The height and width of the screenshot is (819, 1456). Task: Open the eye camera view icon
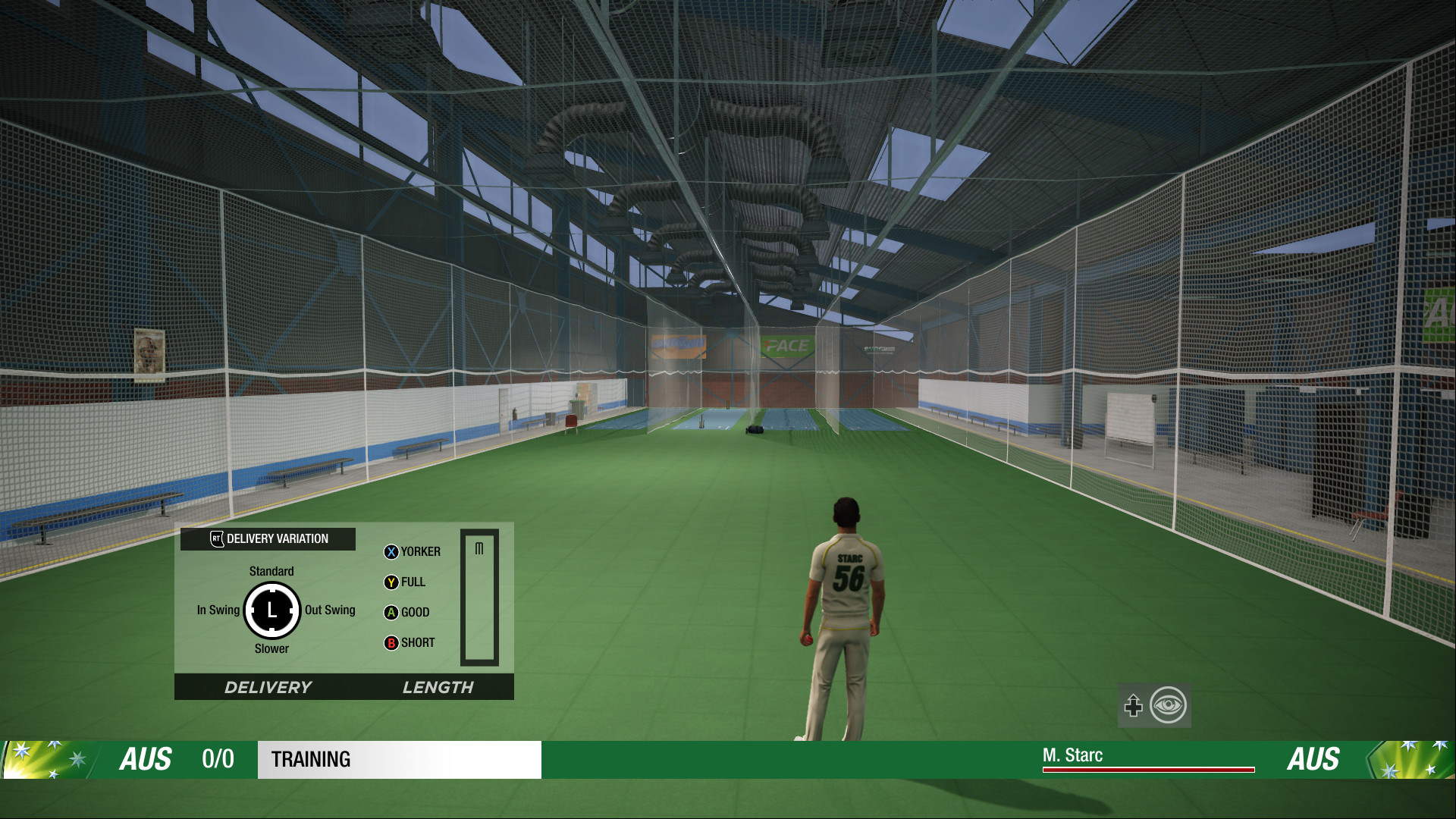1168,705
